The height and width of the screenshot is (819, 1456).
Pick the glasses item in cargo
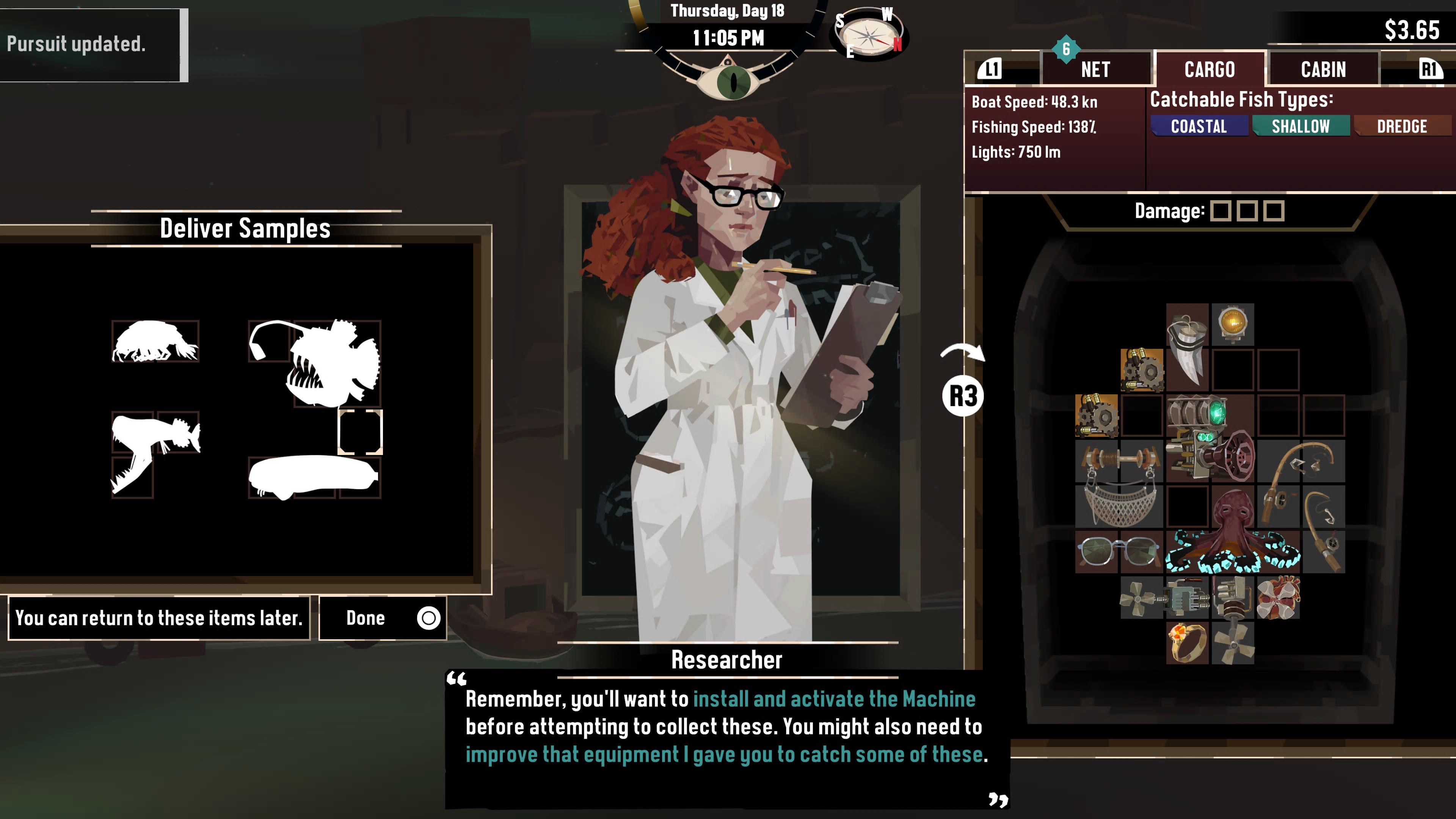1119,551
